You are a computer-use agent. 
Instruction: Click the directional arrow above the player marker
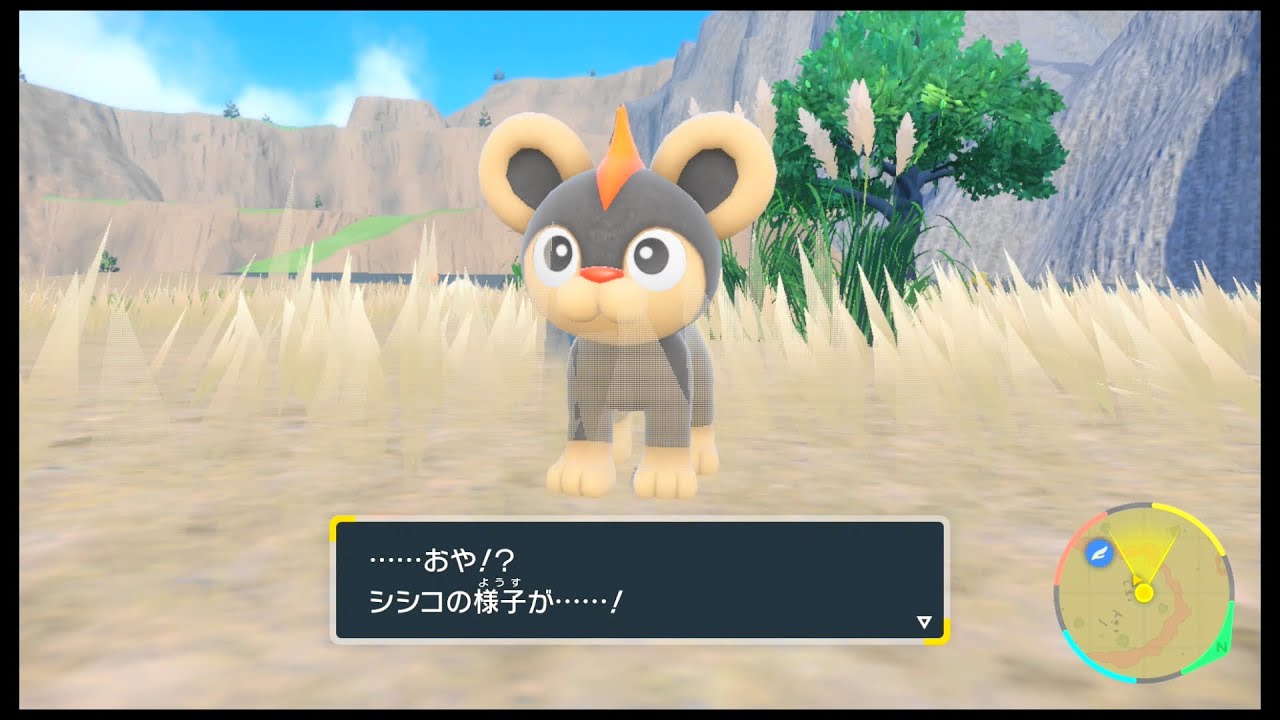(x=1137, y=581)
